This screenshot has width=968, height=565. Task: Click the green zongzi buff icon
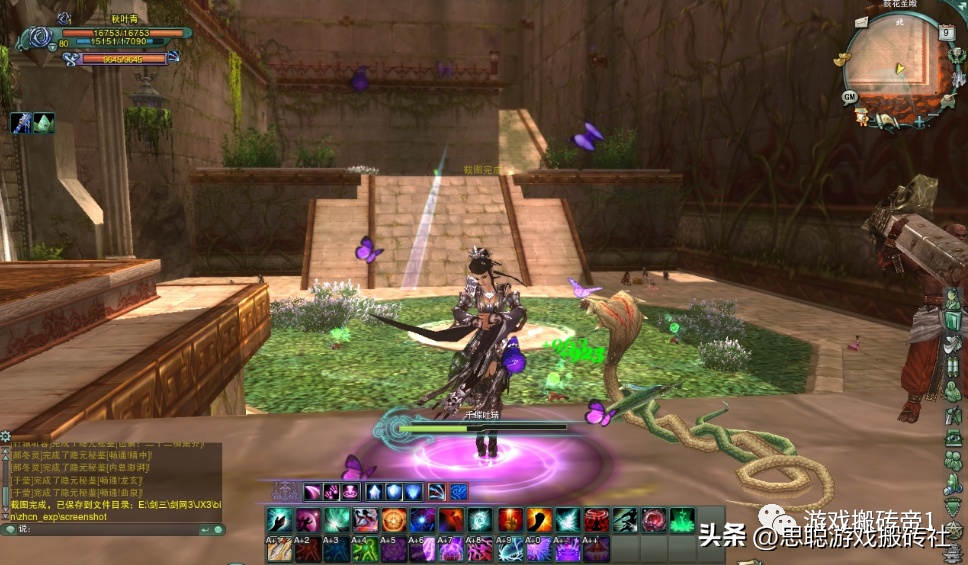[x=44, y=123]
